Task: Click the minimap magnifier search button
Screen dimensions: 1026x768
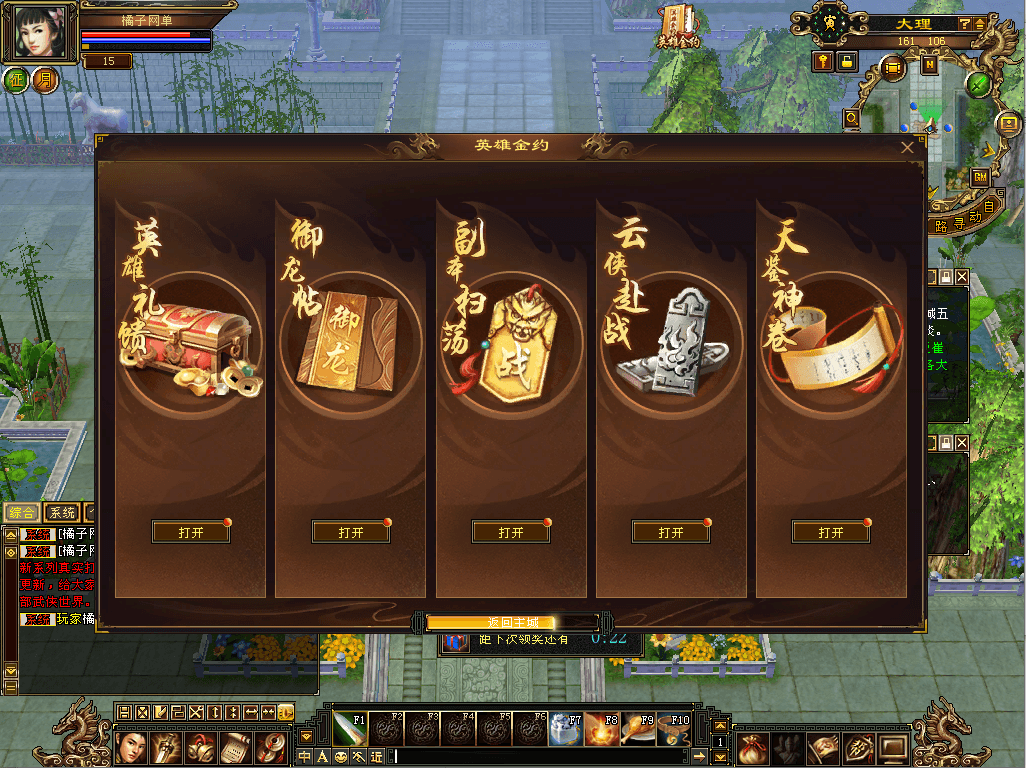Action: [852, 118]
